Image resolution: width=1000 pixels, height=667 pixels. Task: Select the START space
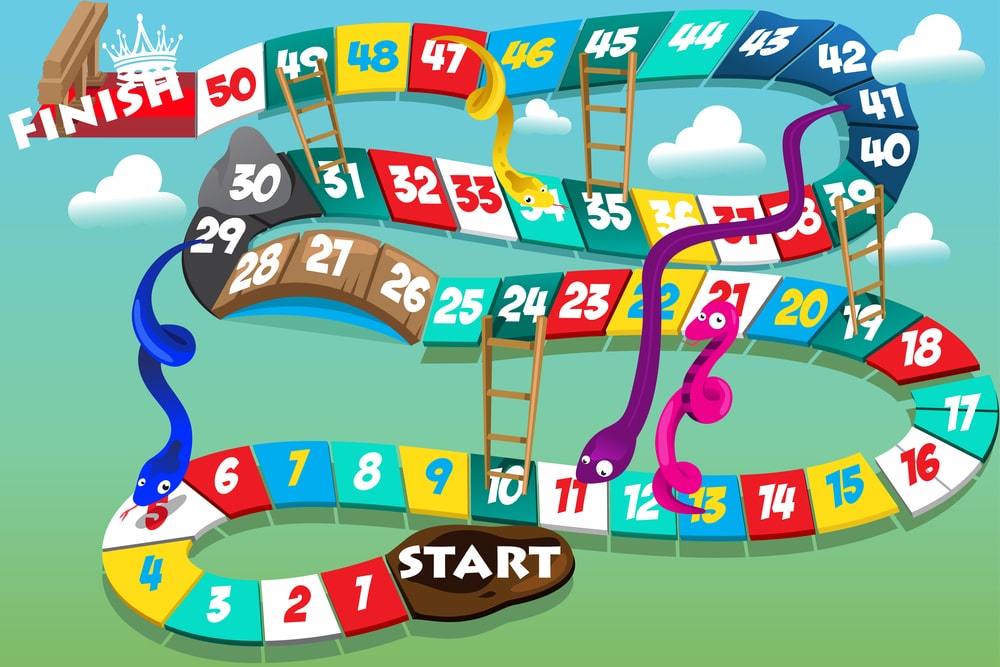point(478,566)
